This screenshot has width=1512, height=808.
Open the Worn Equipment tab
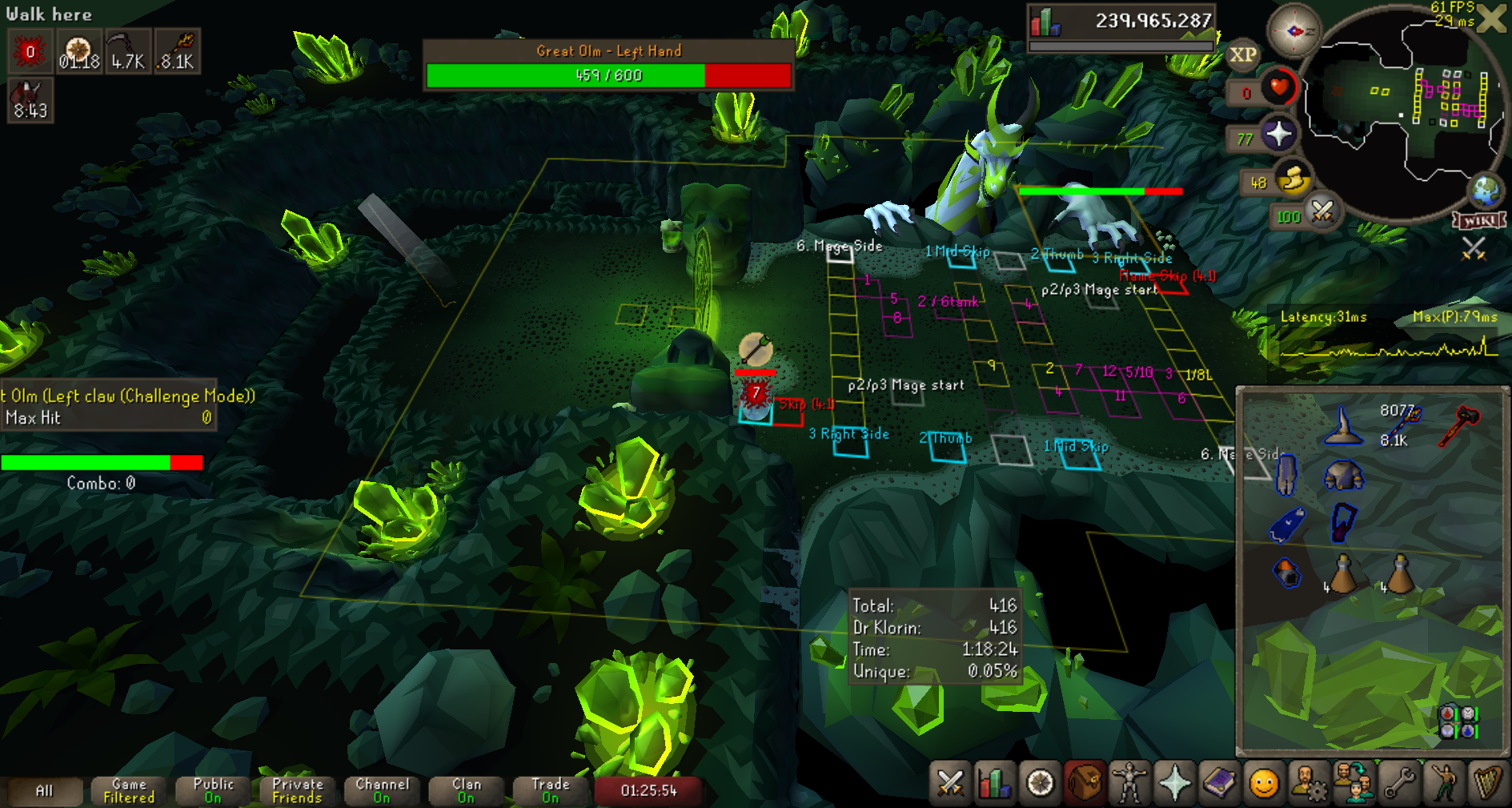1129,782
